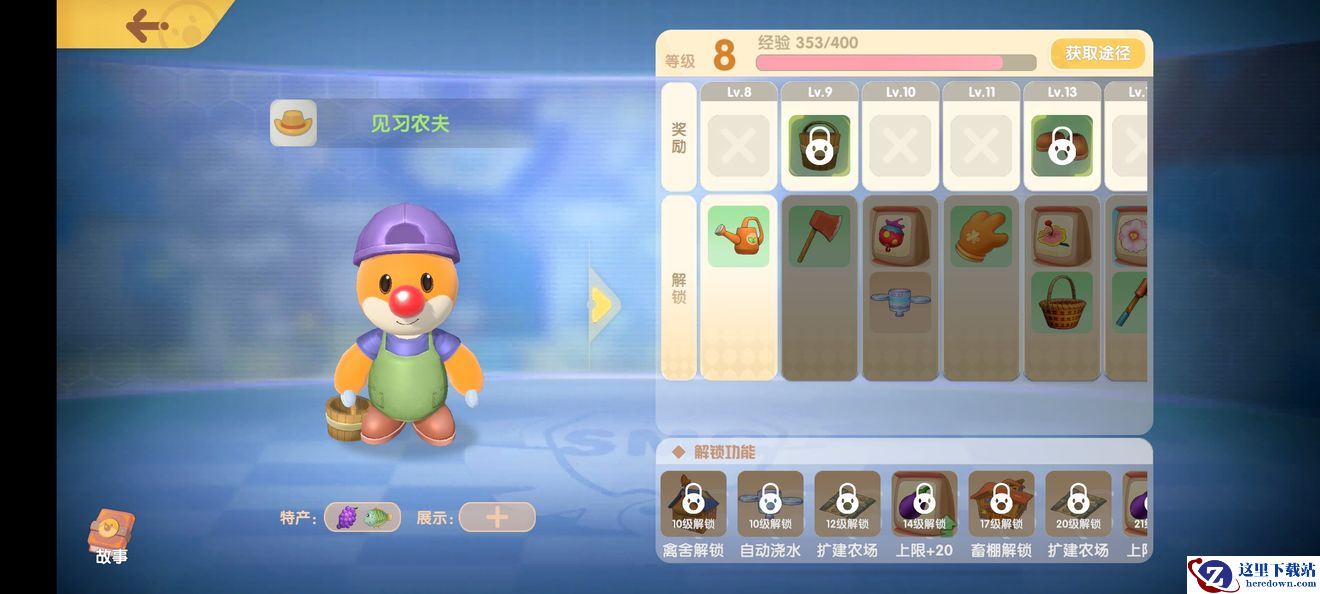View the 自动浇水 locked feature
The width and height of the screenshot is (1320, 594).
(770, 504)
